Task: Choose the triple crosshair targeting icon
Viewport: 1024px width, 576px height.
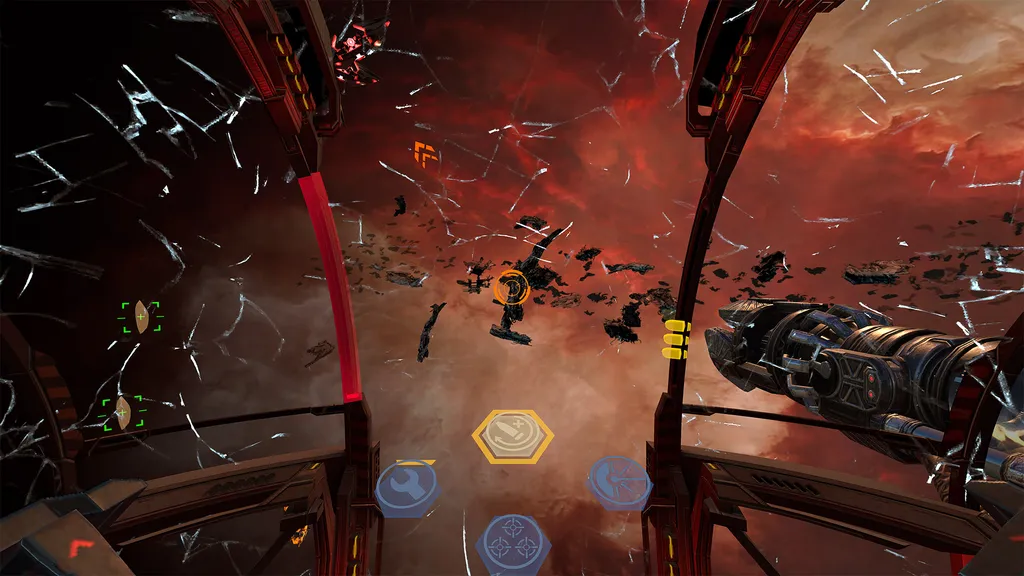Action: [512, 542]
